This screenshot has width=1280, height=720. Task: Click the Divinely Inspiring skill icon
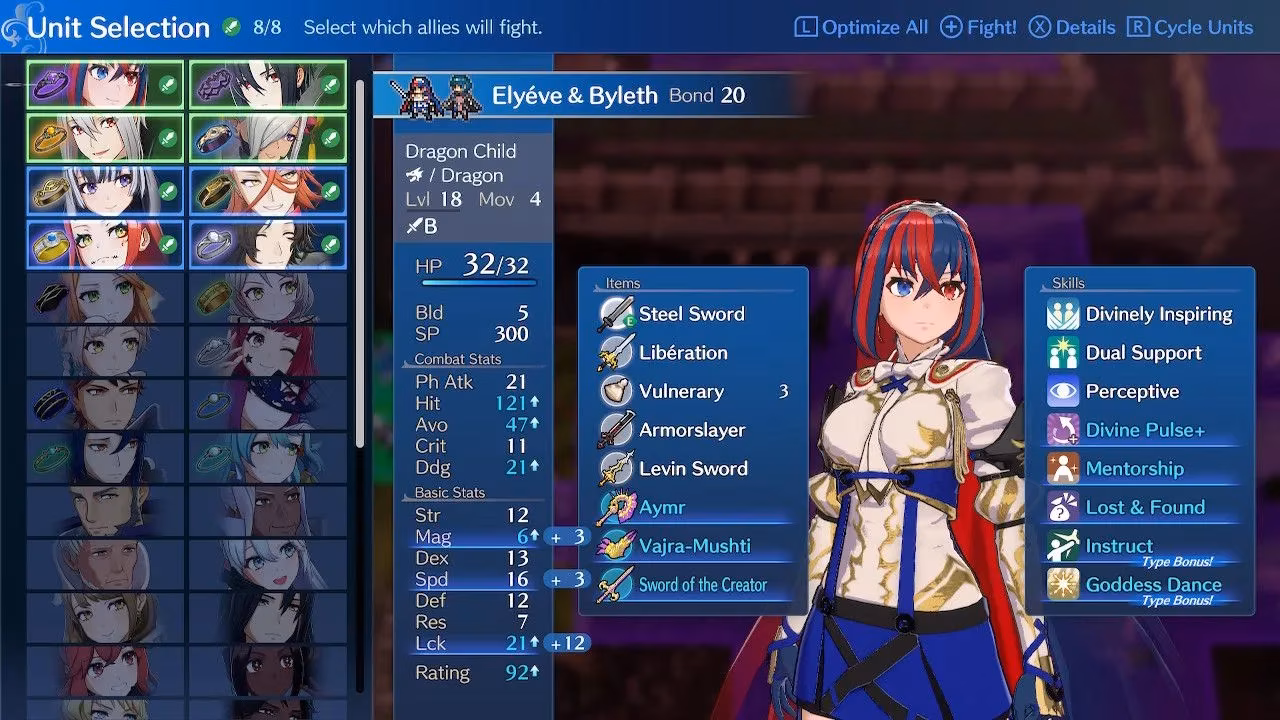[1064, 313]
